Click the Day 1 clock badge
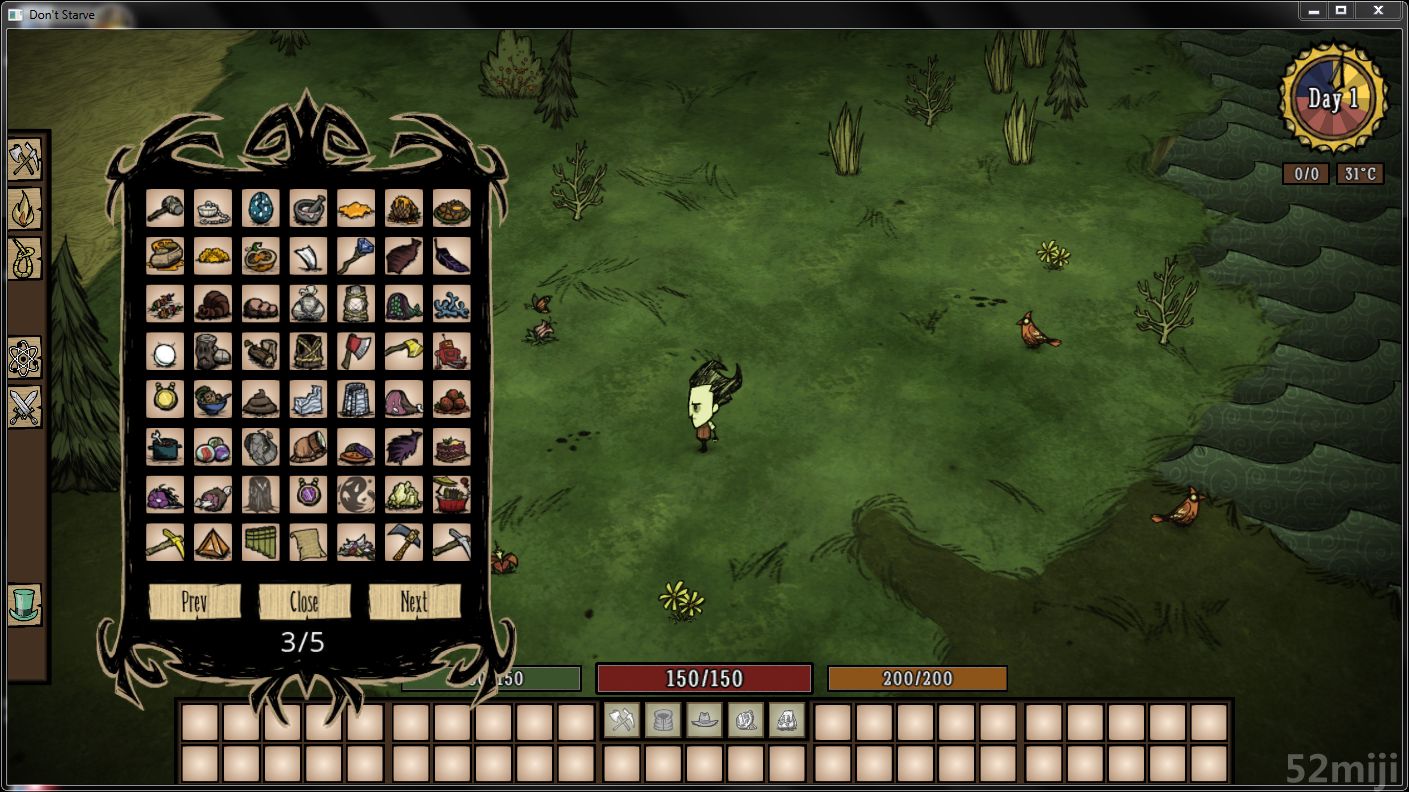 [x=1333, y=99]
